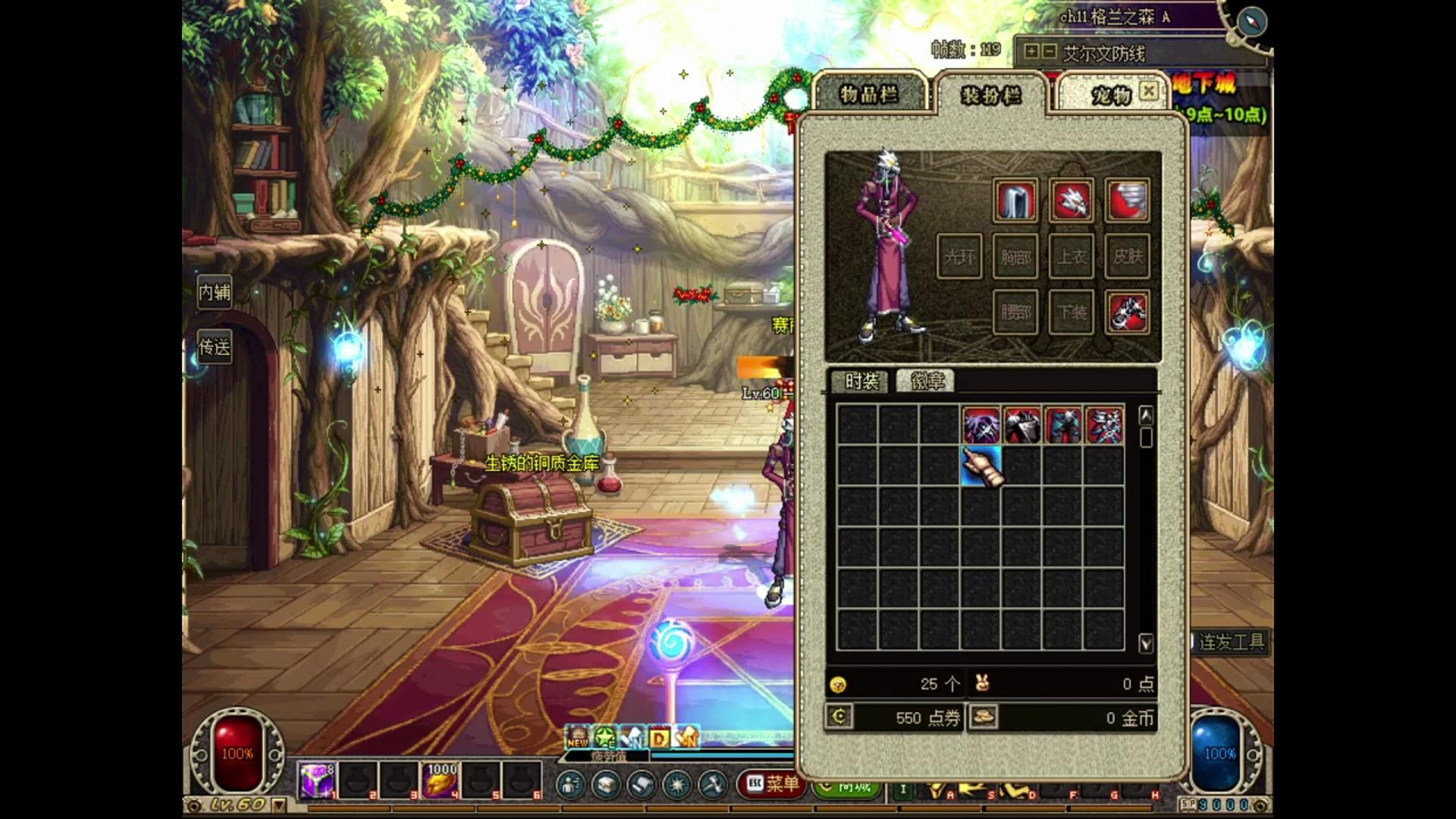Click the hammer icon in the bottom bar

pyautogui.click(x=713, y=784)
